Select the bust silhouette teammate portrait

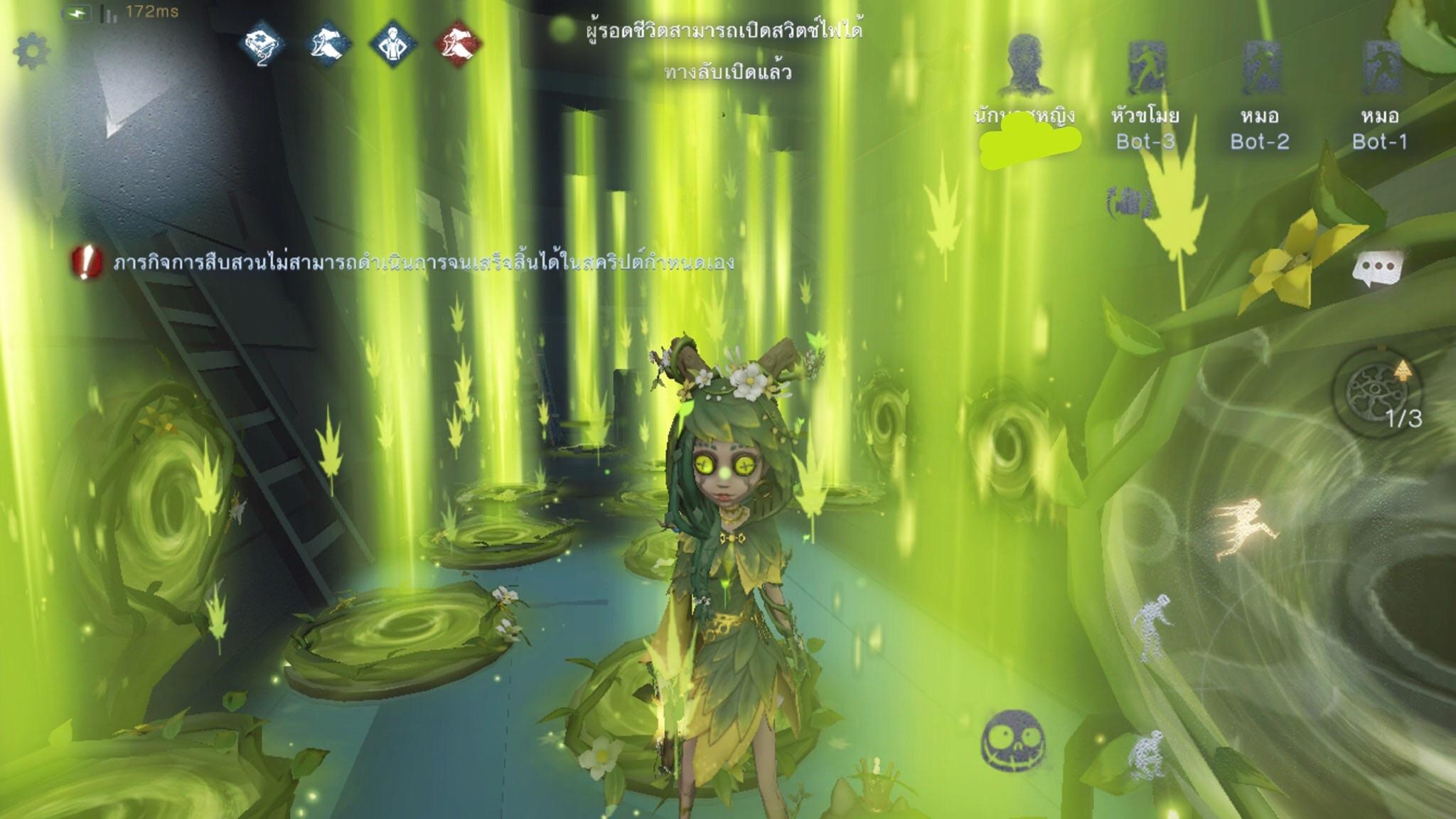pyautogui.click(x=1024, y=65)
